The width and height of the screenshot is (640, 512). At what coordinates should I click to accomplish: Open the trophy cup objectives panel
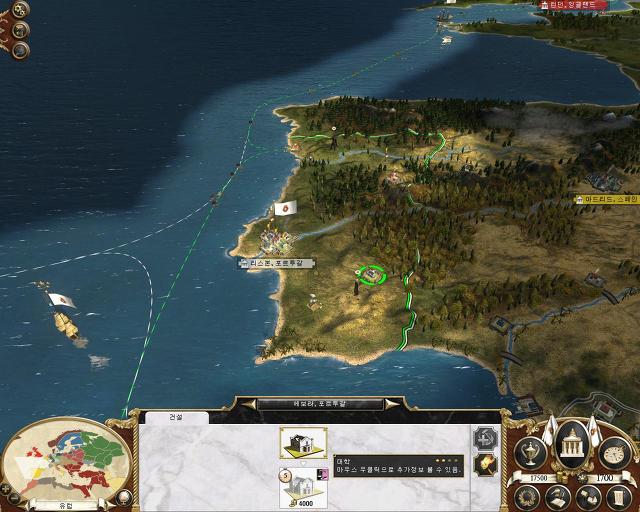click(x=530, y=453)
